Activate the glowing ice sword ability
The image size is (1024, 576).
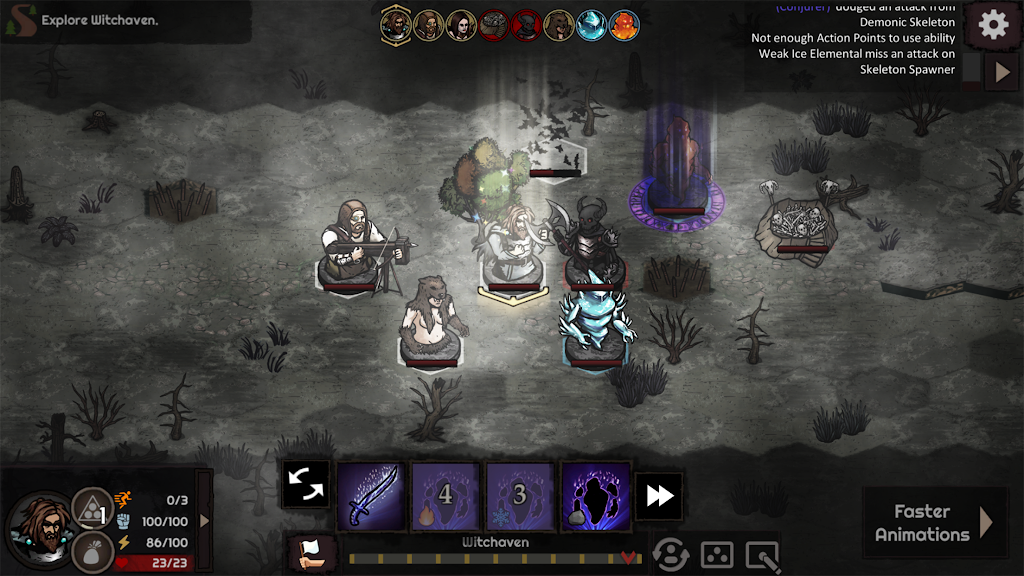pyautogui.click(x=372, y=496)
